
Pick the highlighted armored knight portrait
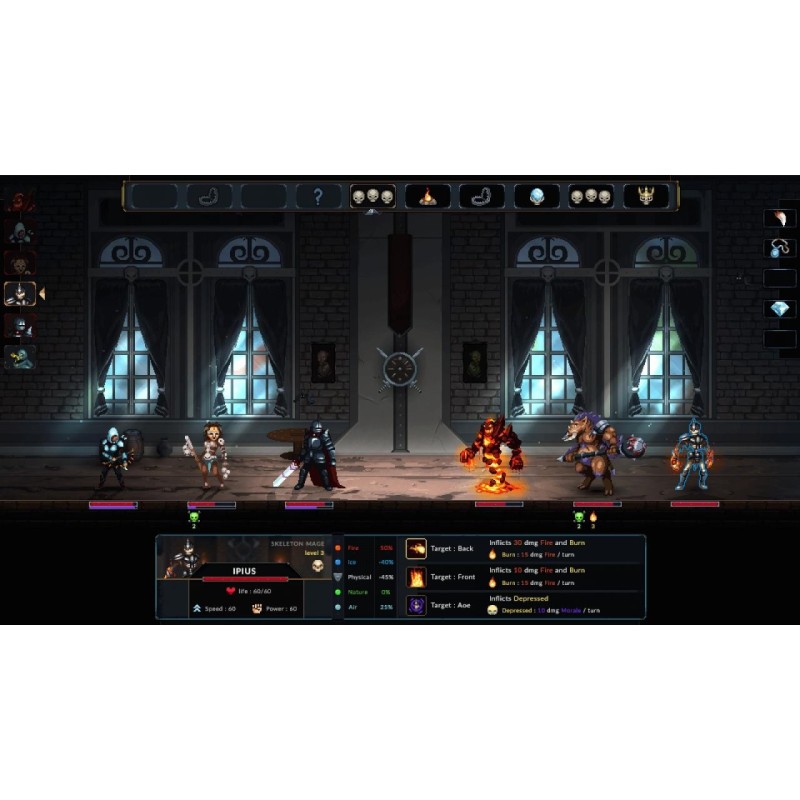(20, 293)
